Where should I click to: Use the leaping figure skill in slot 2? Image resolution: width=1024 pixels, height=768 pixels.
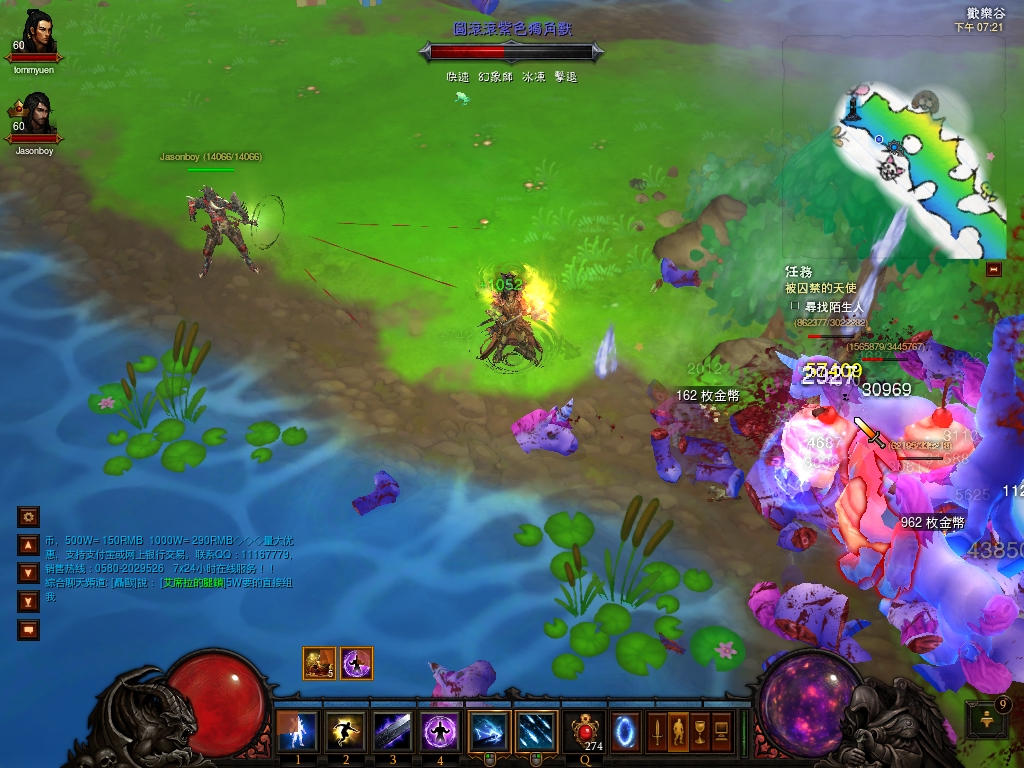click(x=346, y=732)
